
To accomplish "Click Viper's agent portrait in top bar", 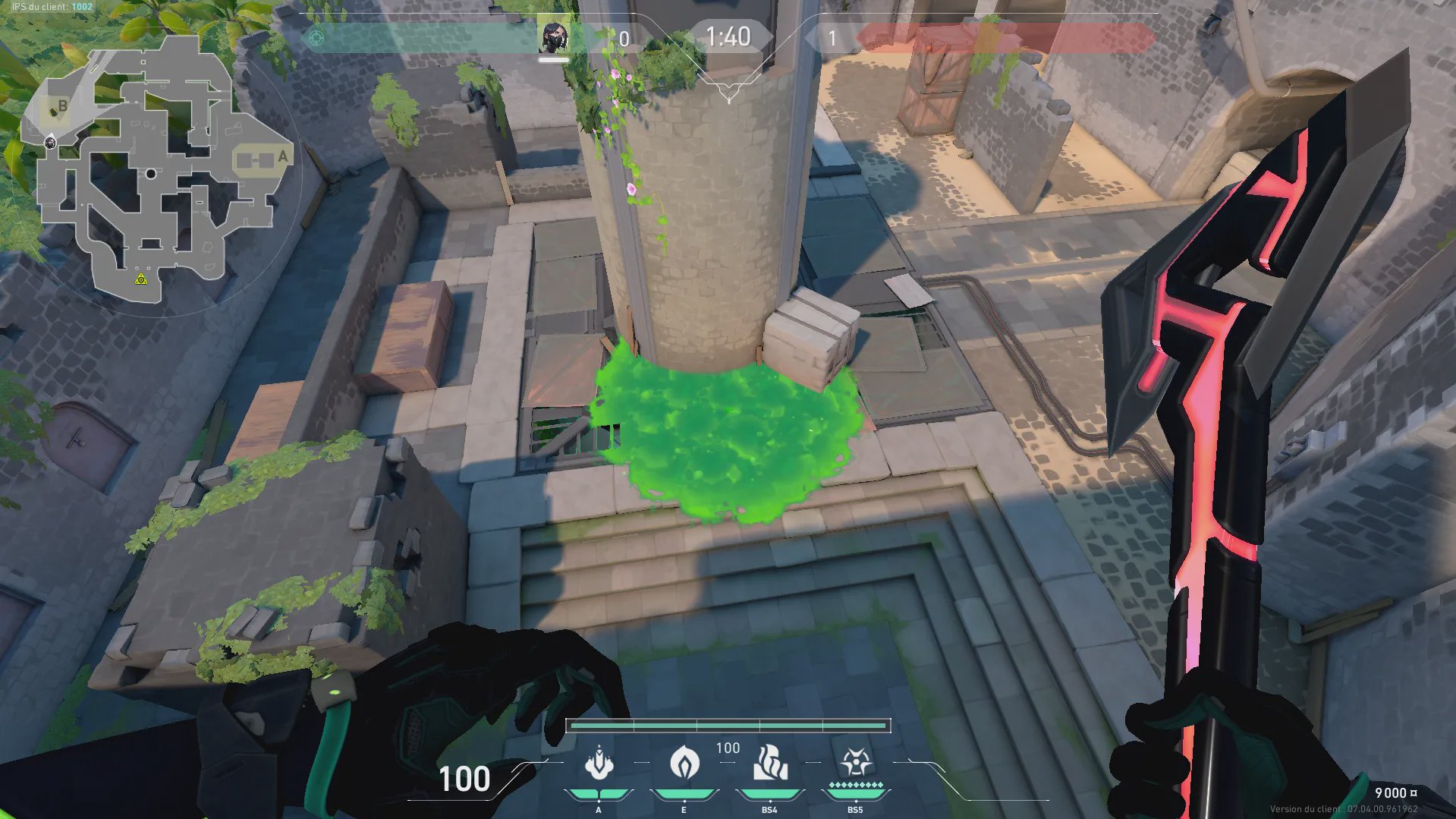I will pyautogui.click(x=554, y=37).
